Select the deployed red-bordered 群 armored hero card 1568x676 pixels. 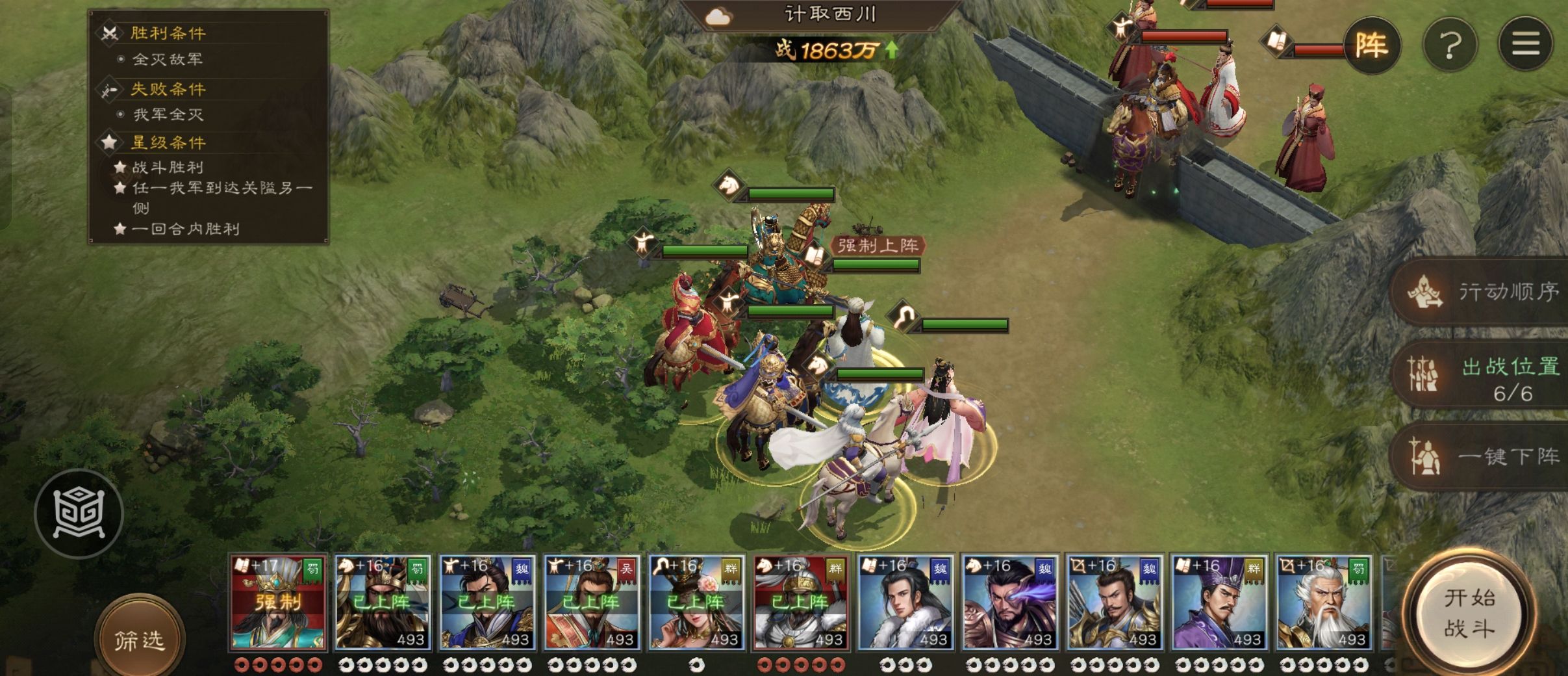801,603
